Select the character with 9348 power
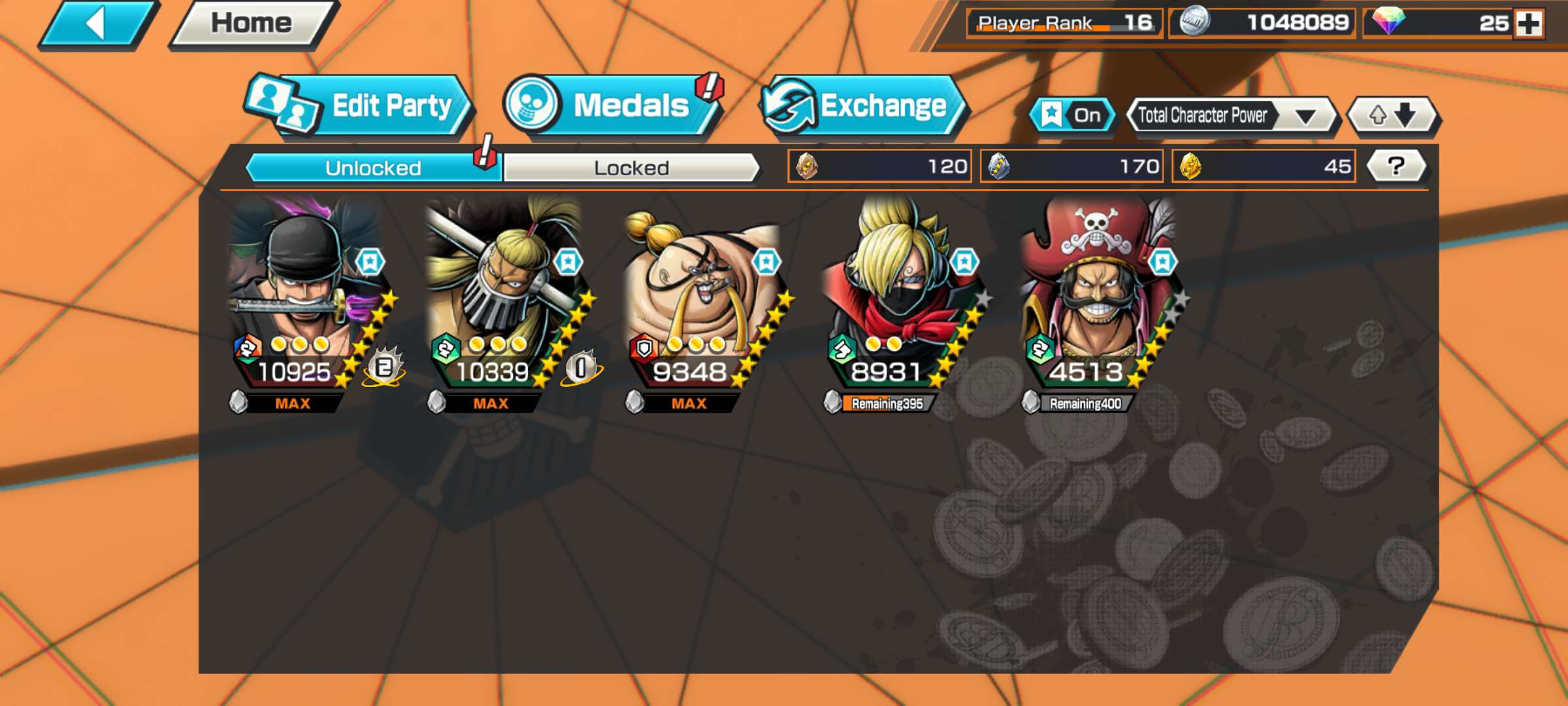 point(700,301)
